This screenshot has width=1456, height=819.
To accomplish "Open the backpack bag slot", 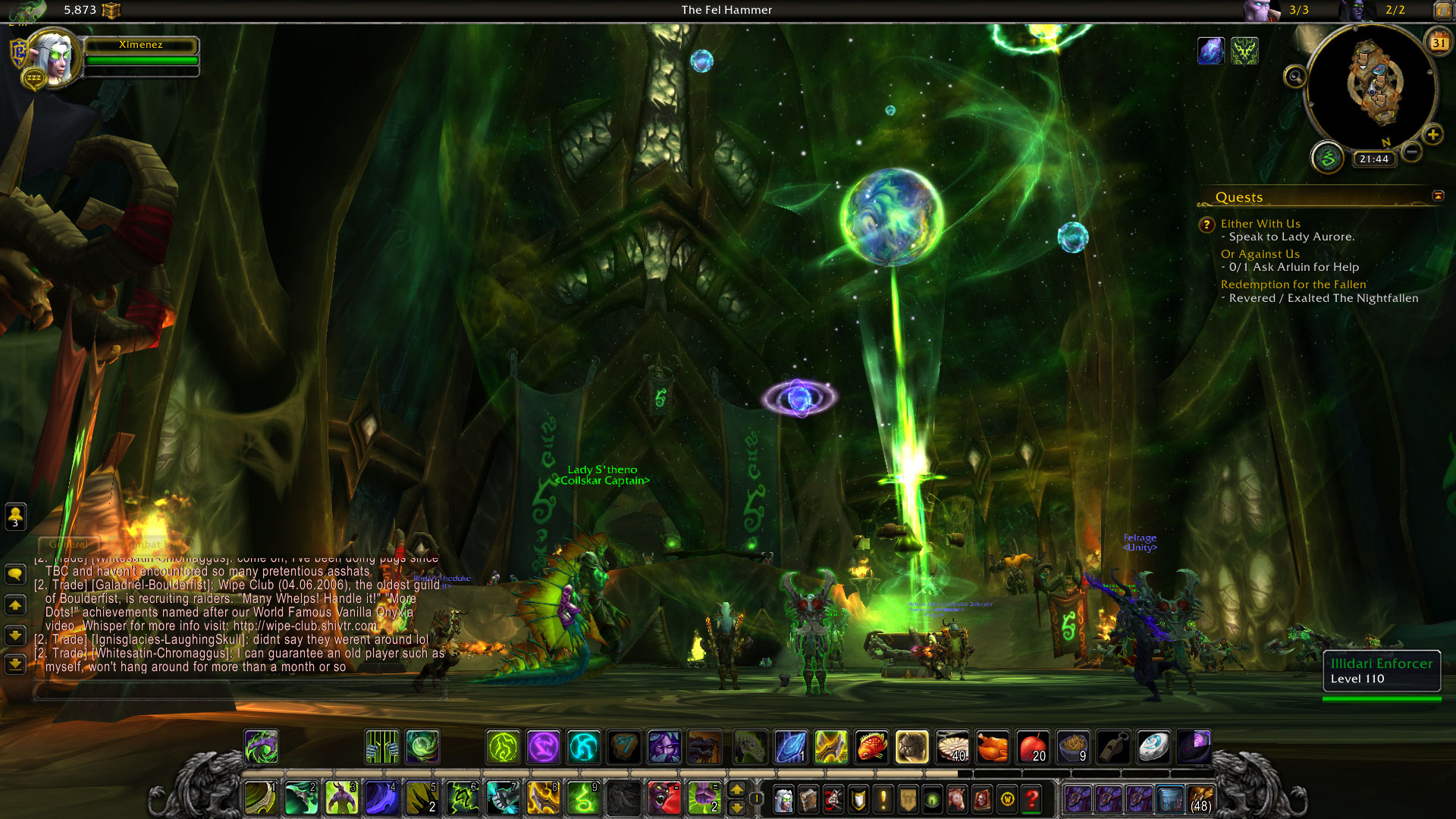I will coord(1200,799).
